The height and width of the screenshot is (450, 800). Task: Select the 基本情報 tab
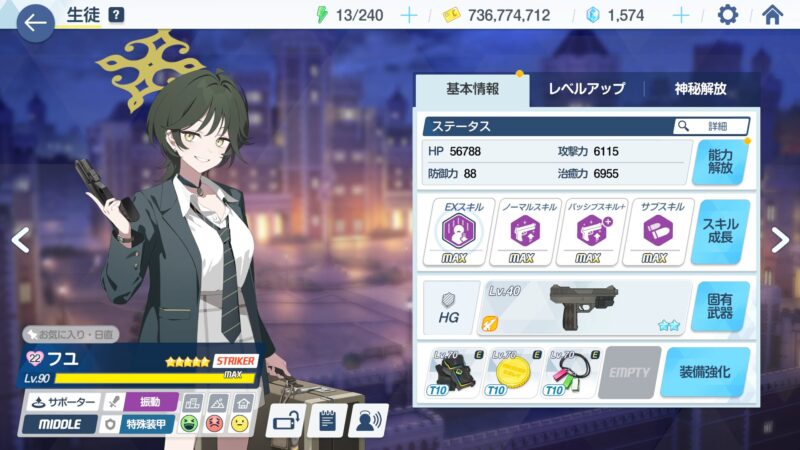click(x=472, y=89)
